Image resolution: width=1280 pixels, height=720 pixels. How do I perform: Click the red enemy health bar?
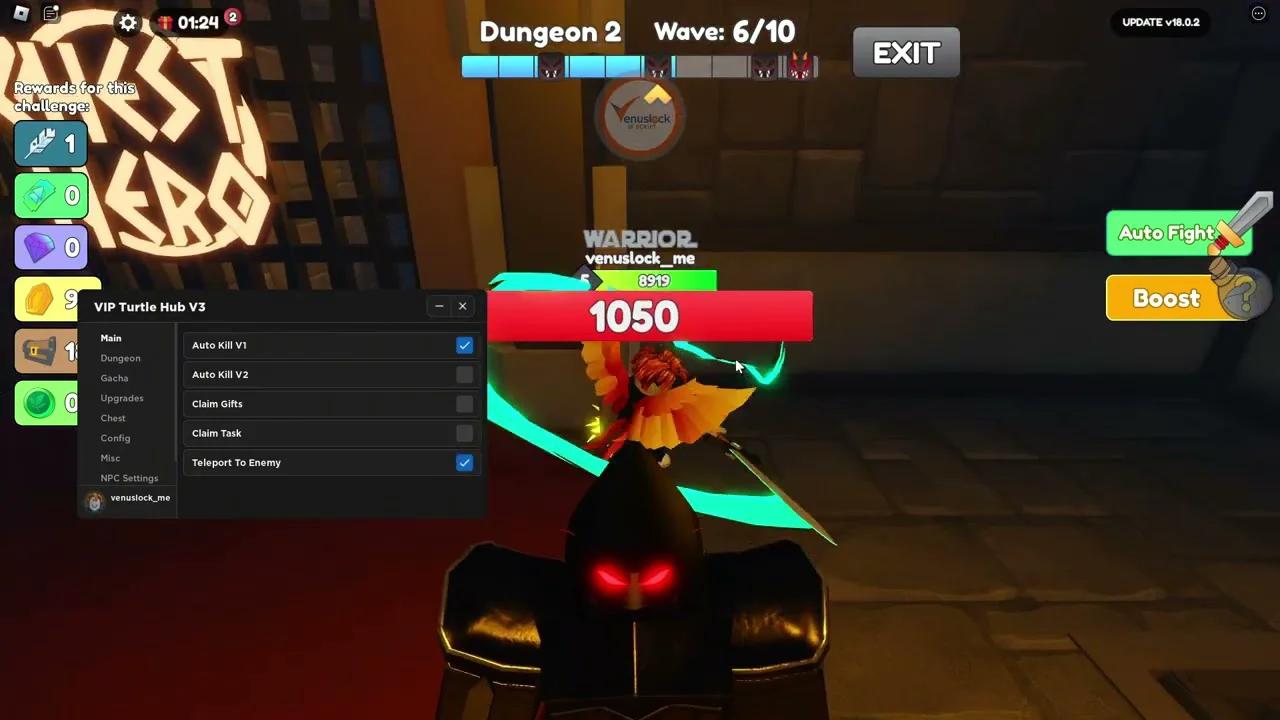[650, 316]
